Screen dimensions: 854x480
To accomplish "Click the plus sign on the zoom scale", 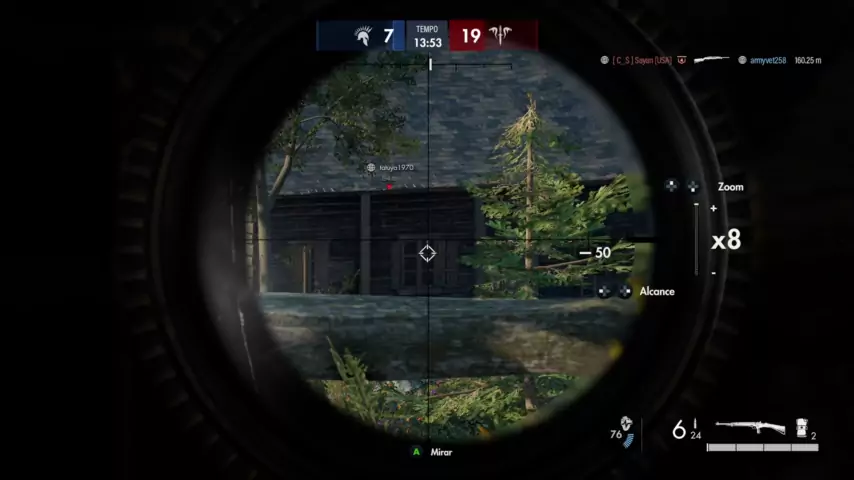I will 713,208.
